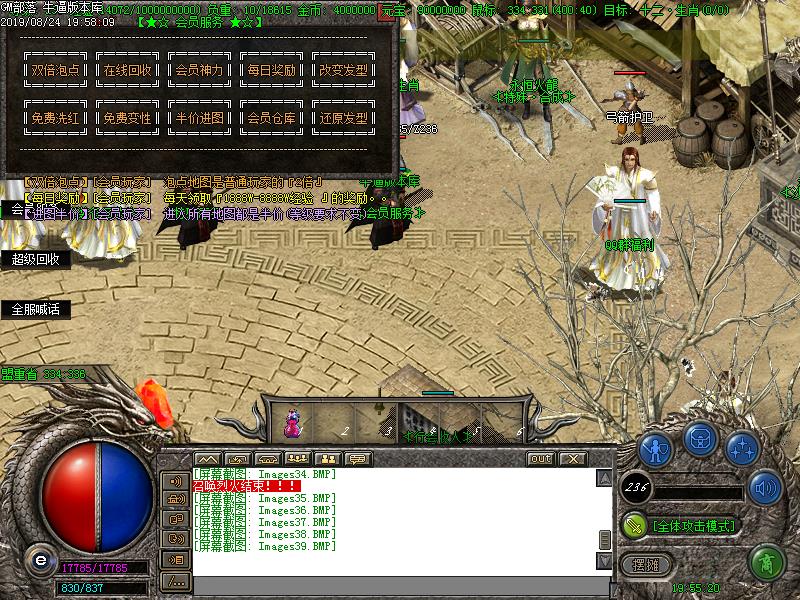Click the 全服喊话 server shout button
This screenshot has width=800, height=600.
(x=36, y=310)
